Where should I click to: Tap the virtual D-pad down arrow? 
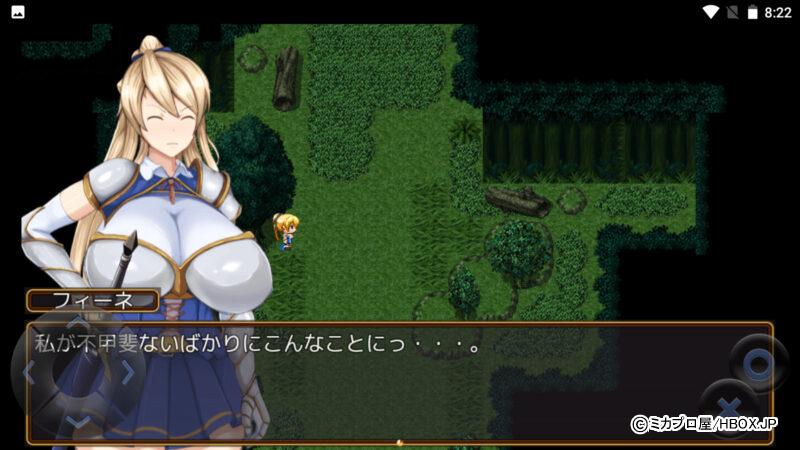[x=78, y=421]
